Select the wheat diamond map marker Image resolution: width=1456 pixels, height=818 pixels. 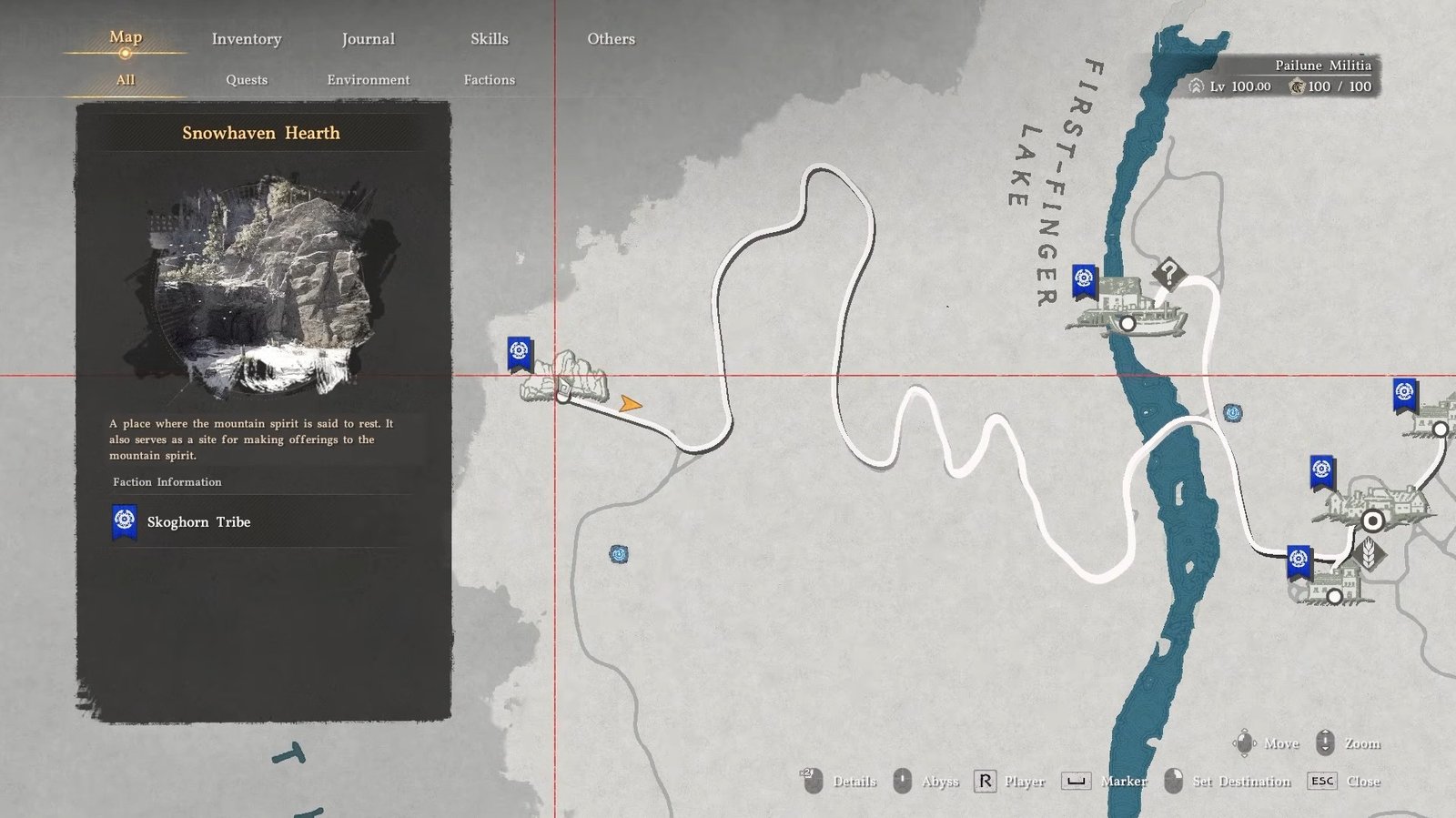tap(1368, 553)
